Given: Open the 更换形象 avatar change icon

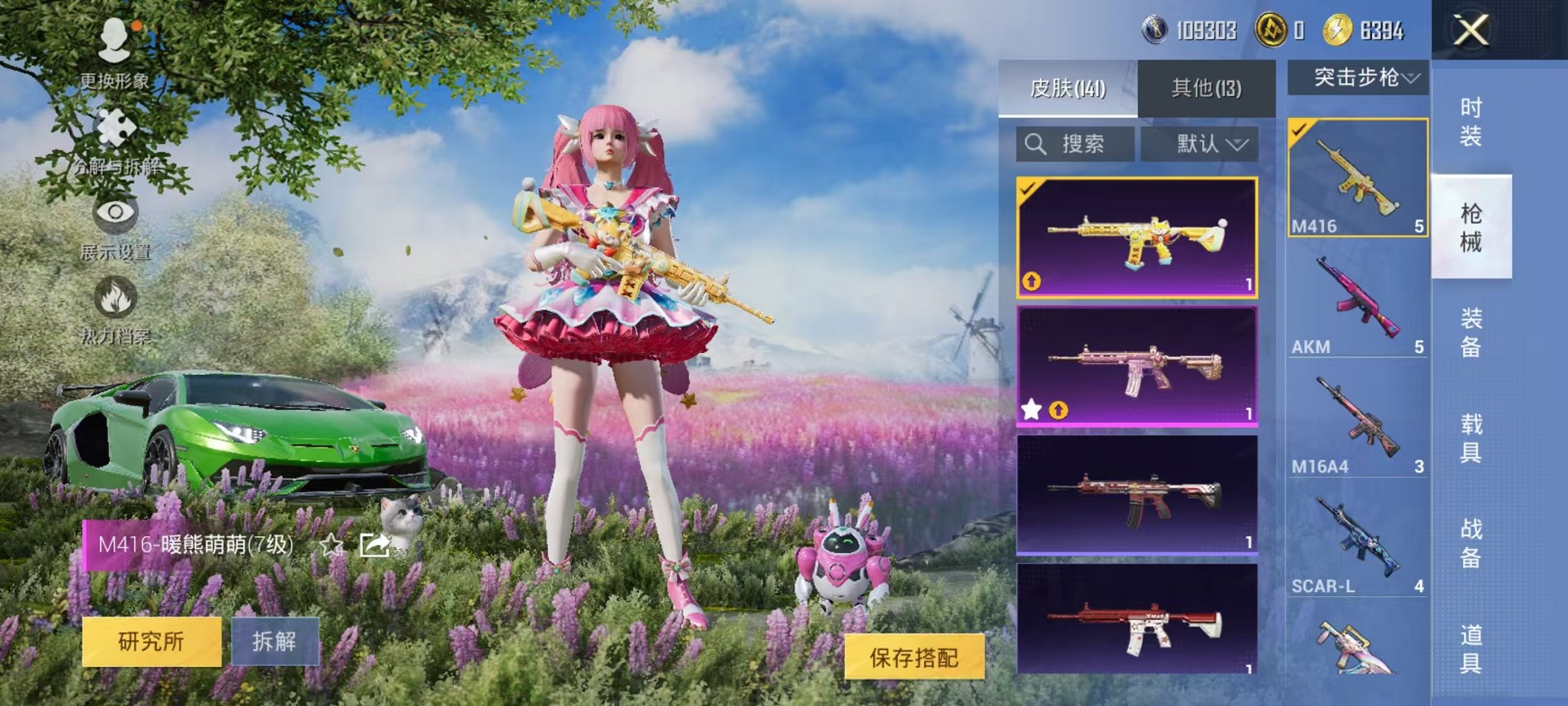Looking at the screenshot, I should point(114,38).
